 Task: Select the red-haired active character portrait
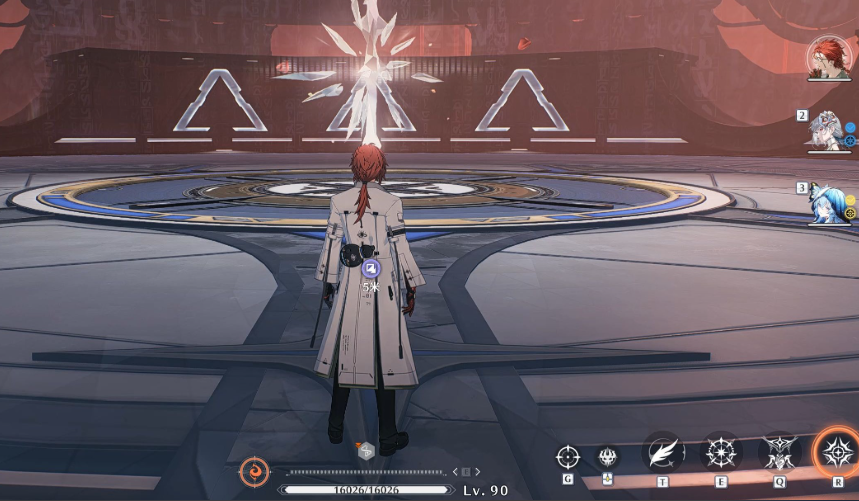click(x=828, y=59)
